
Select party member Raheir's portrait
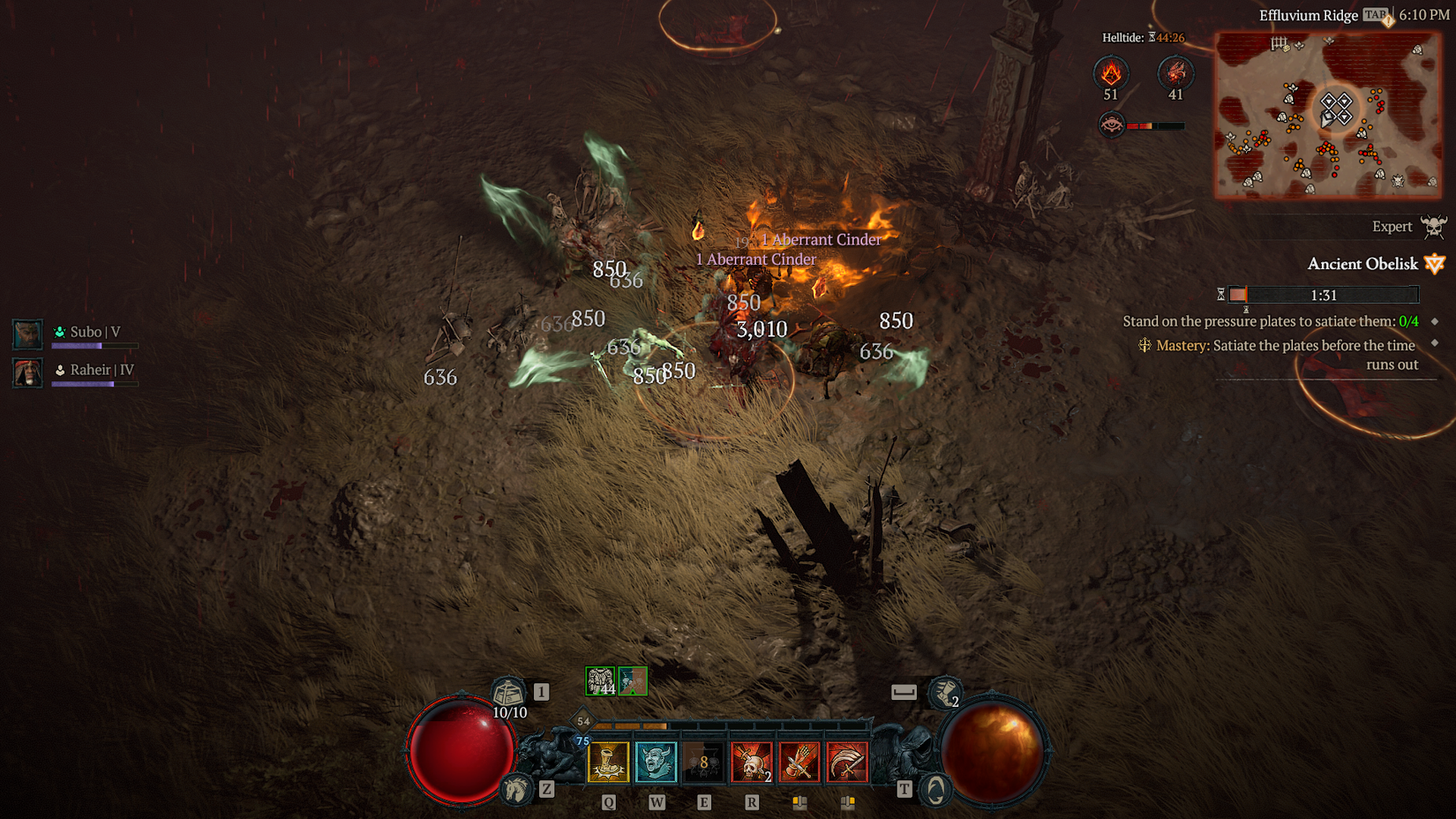(26, 372)
